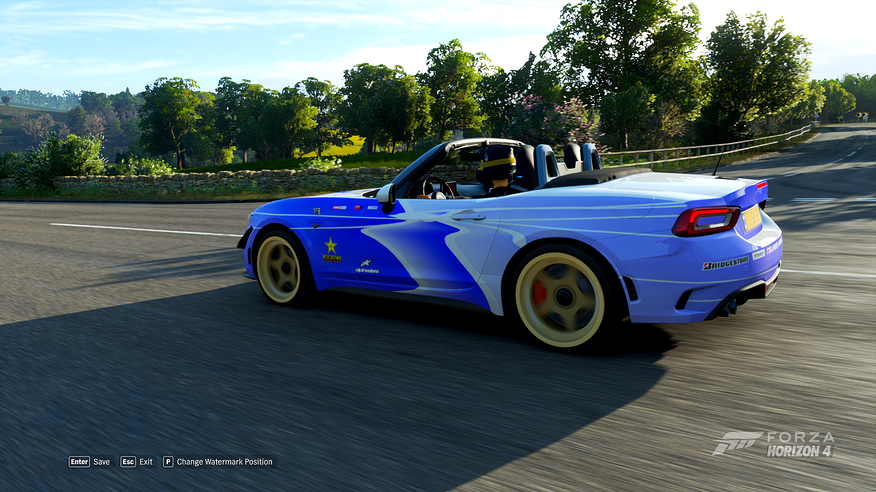This screenshot has width=876, height=492.
Task: Save the photo
Action: click(x=89, y=462)
